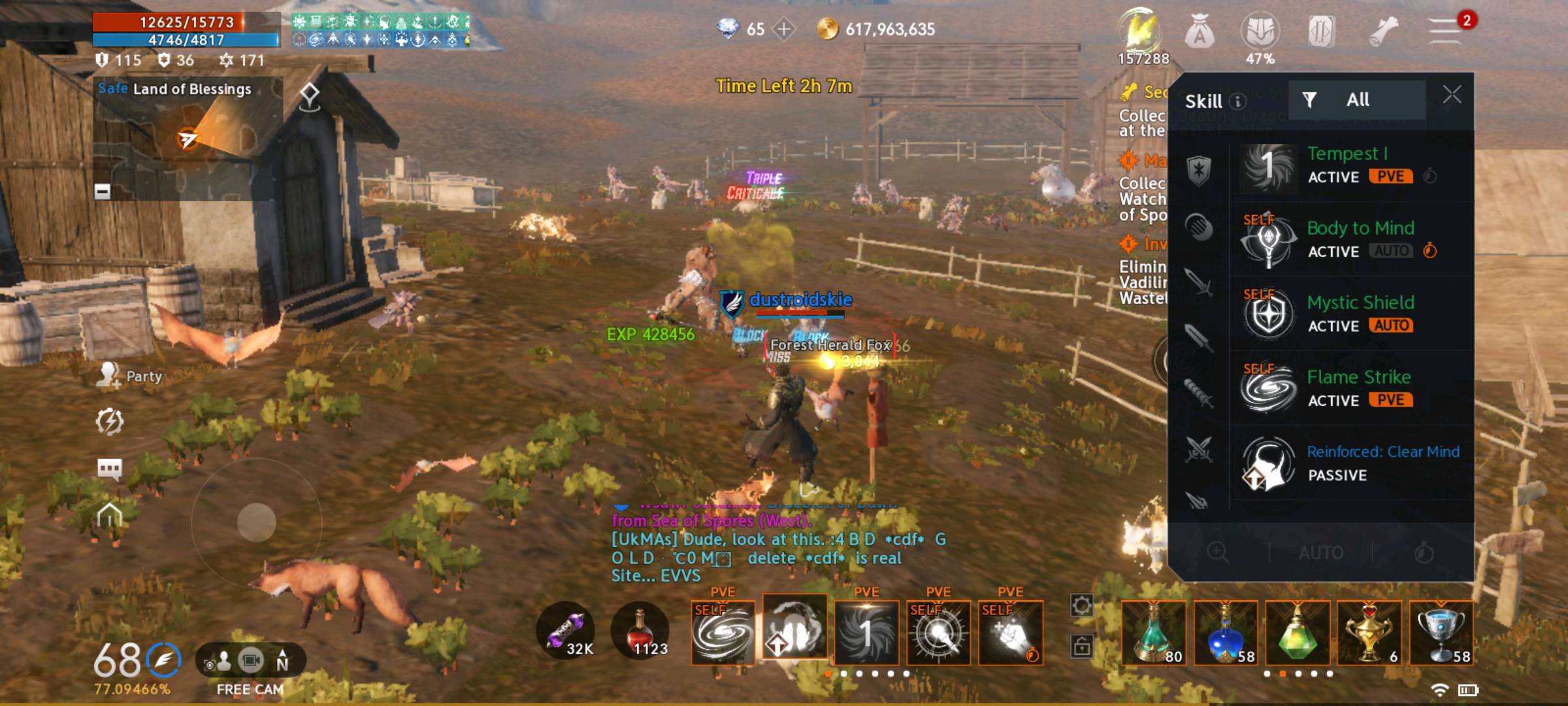Toggle AUTO mode for Mystic Shield

(1390, 326)
